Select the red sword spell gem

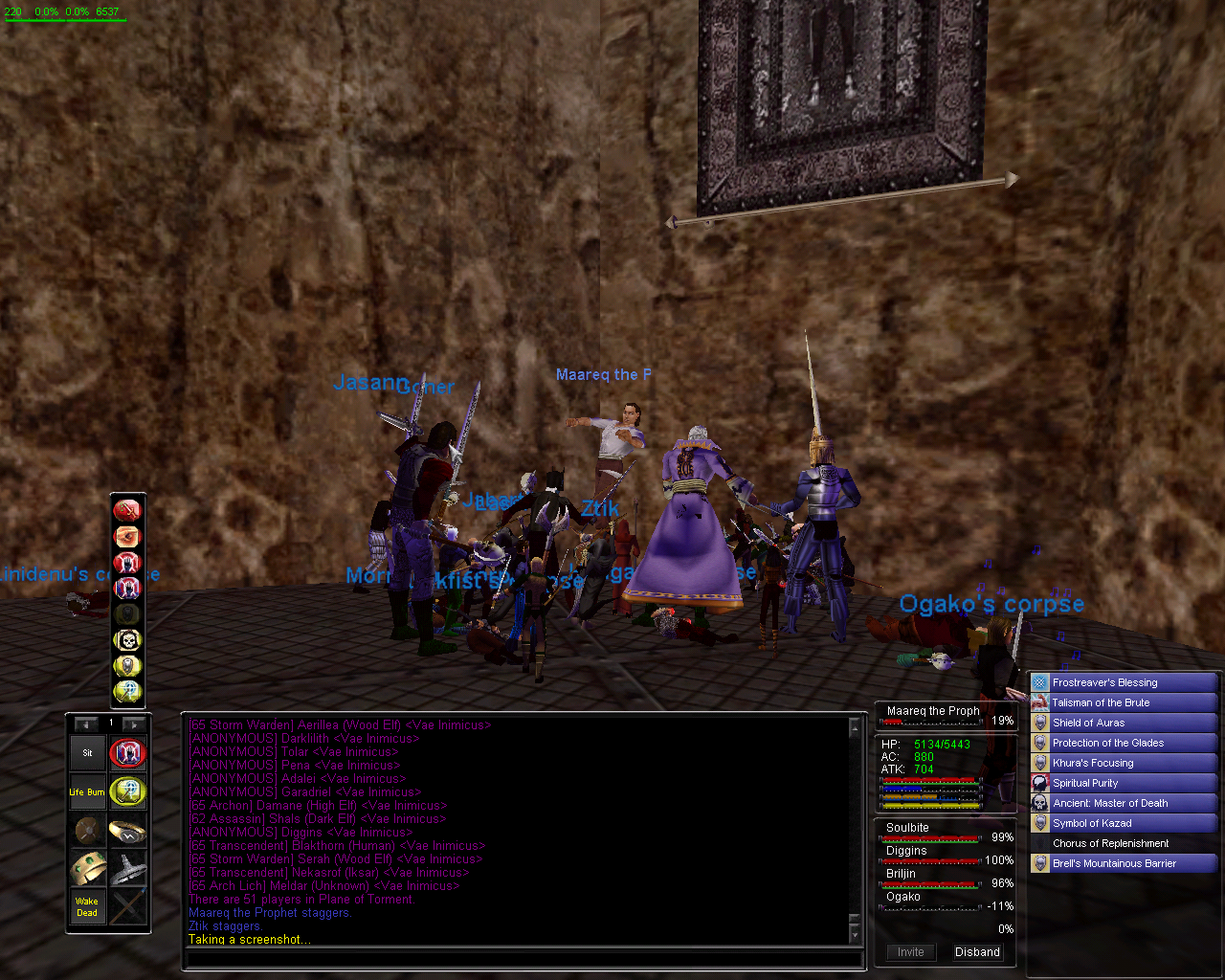127,510
